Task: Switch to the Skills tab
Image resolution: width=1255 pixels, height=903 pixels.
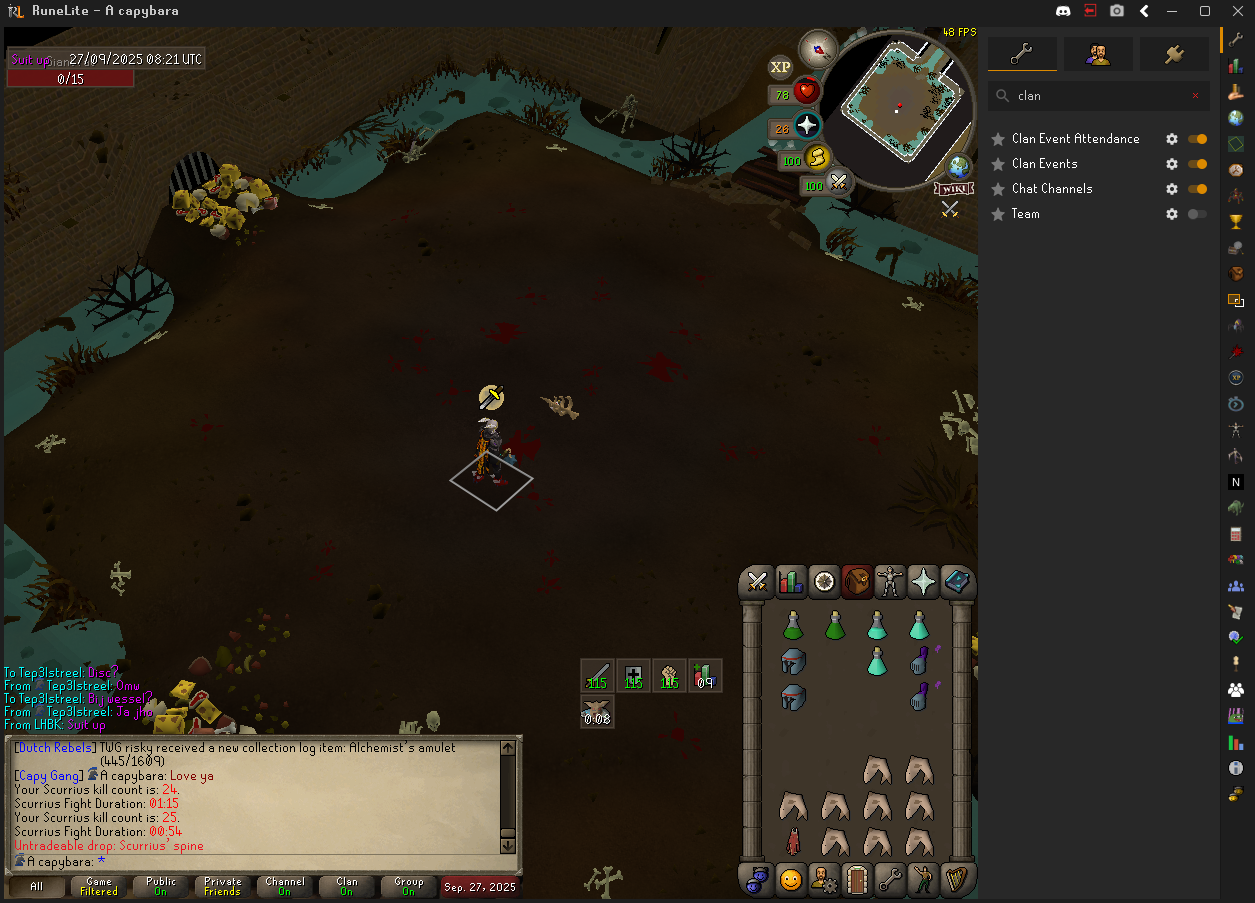Action: [x=791, y=581]
